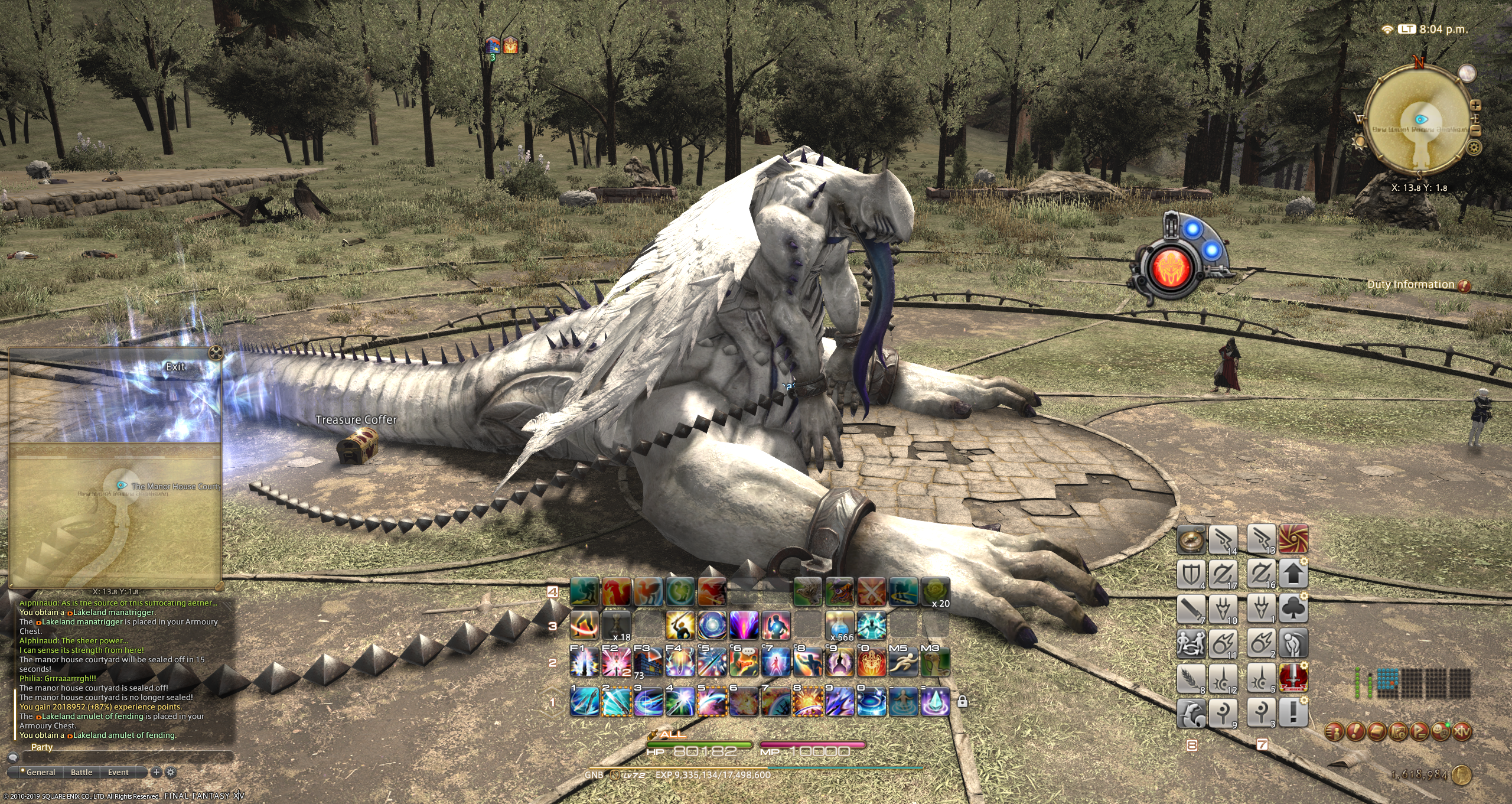The height and width of the screenshot is (804, 1512).
Task: Zoom in the minimap
Action: coord(1475,105)
